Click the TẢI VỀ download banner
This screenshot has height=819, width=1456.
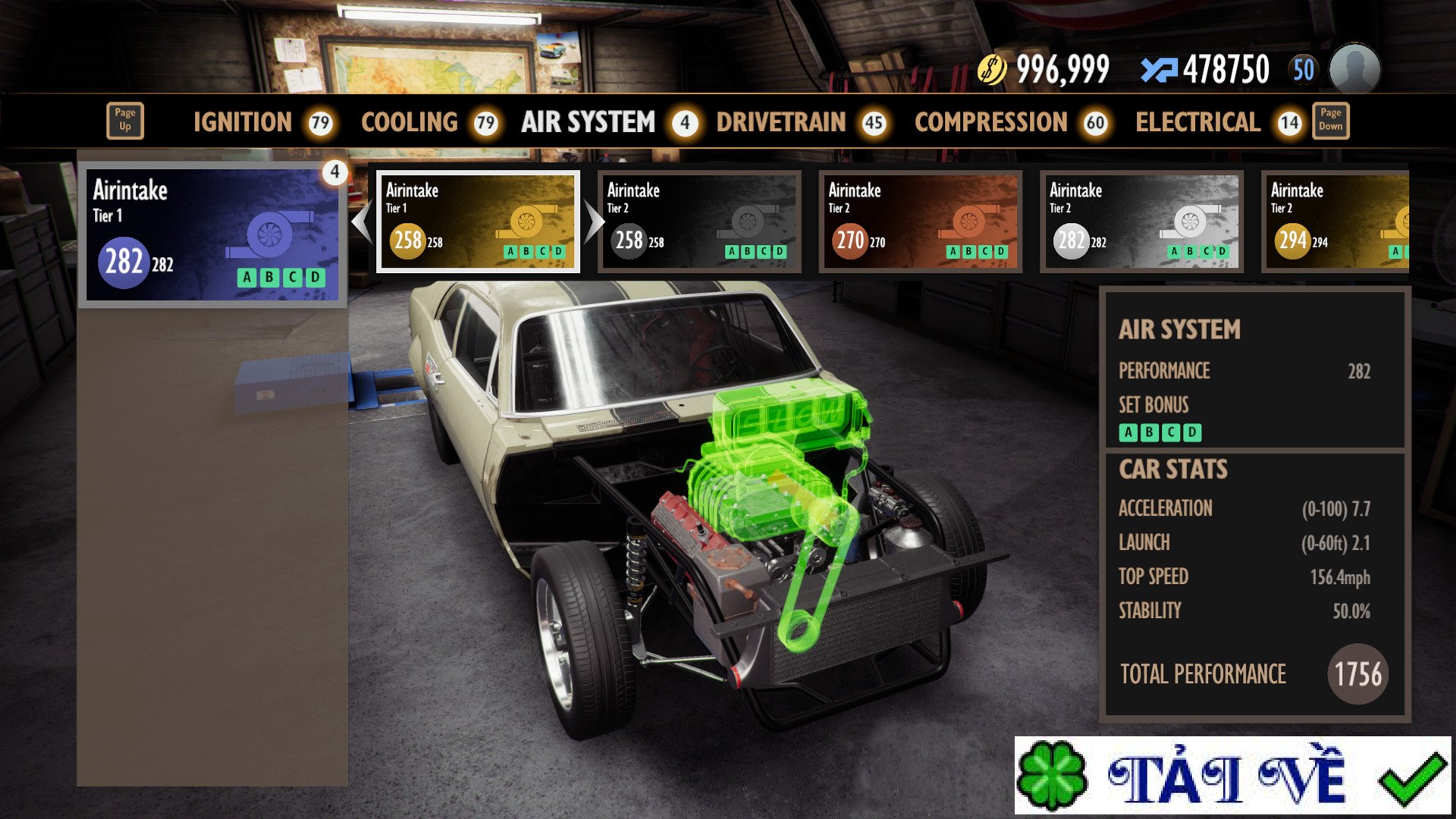(1232, 775)
